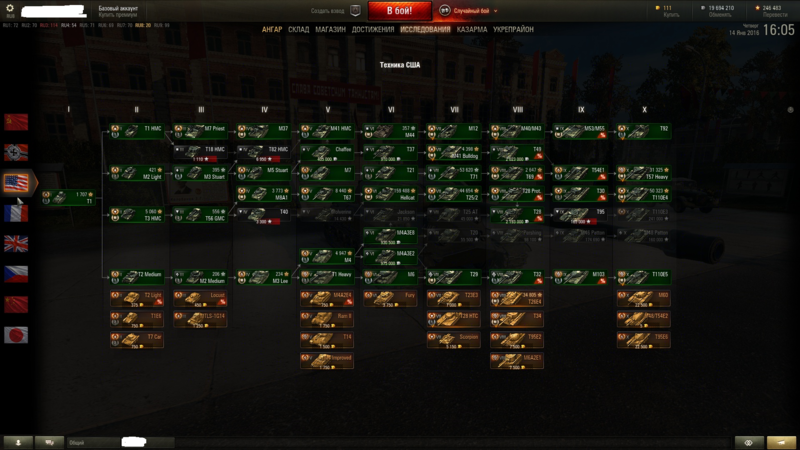Open the Japanese flag tech tree
Image resolution: width=800 pixels, height=450 pixels.
point(17,335)
